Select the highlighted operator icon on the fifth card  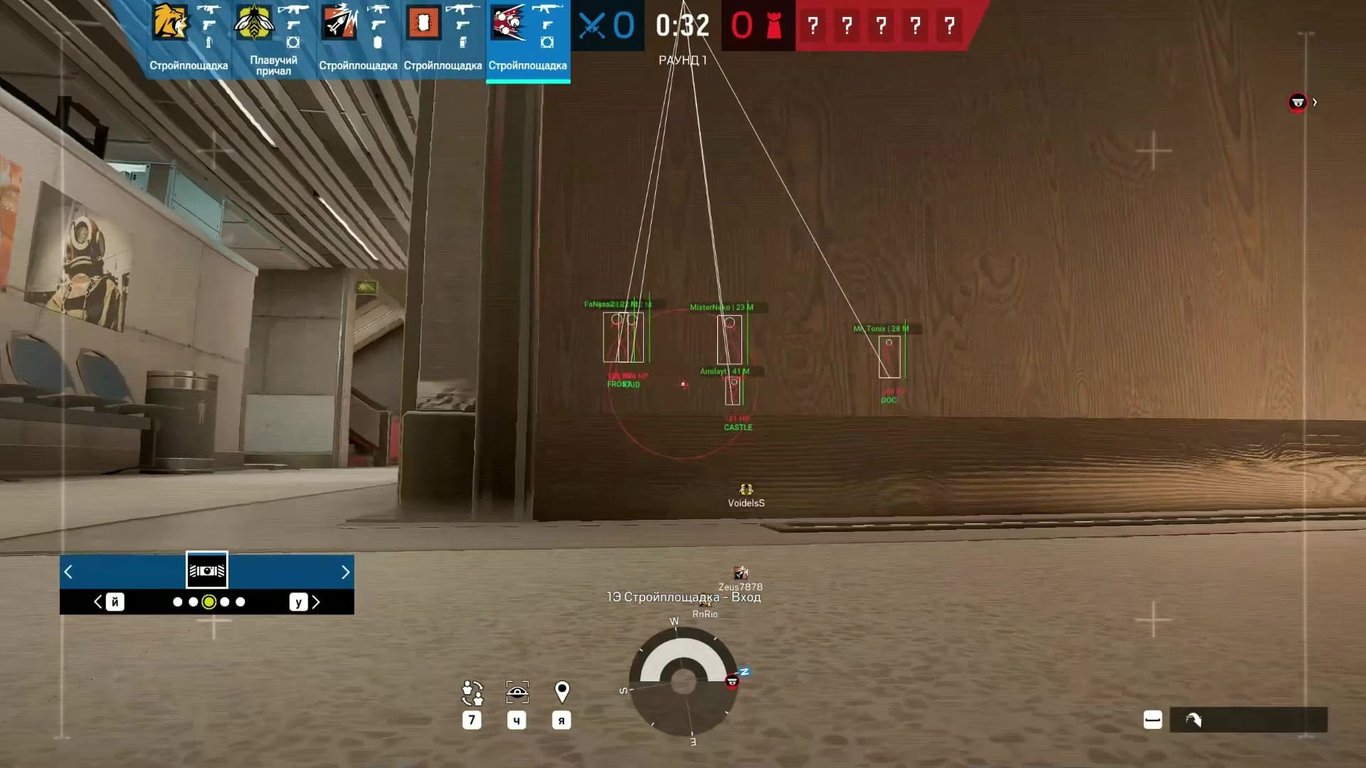point(508,22)
